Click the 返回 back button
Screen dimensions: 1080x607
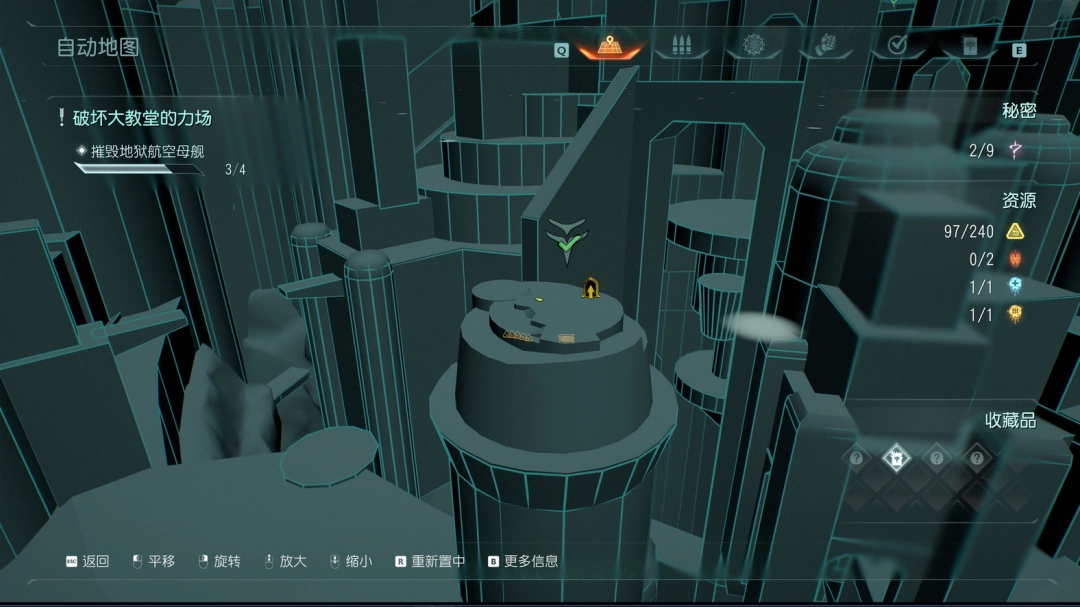(87, 562)
